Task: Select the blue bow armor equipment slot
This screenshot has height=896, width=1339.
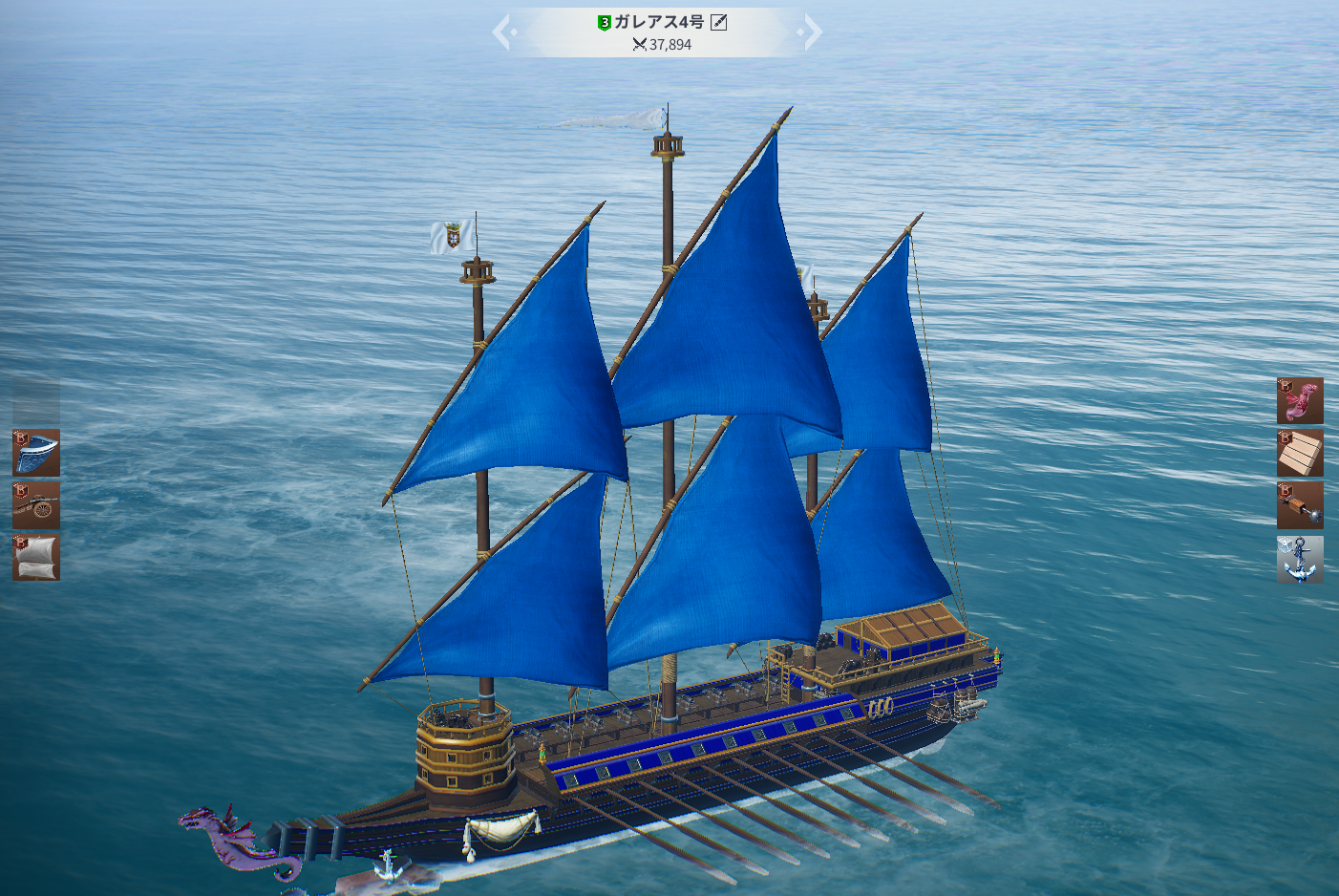Action: click(x=36, y=453)
